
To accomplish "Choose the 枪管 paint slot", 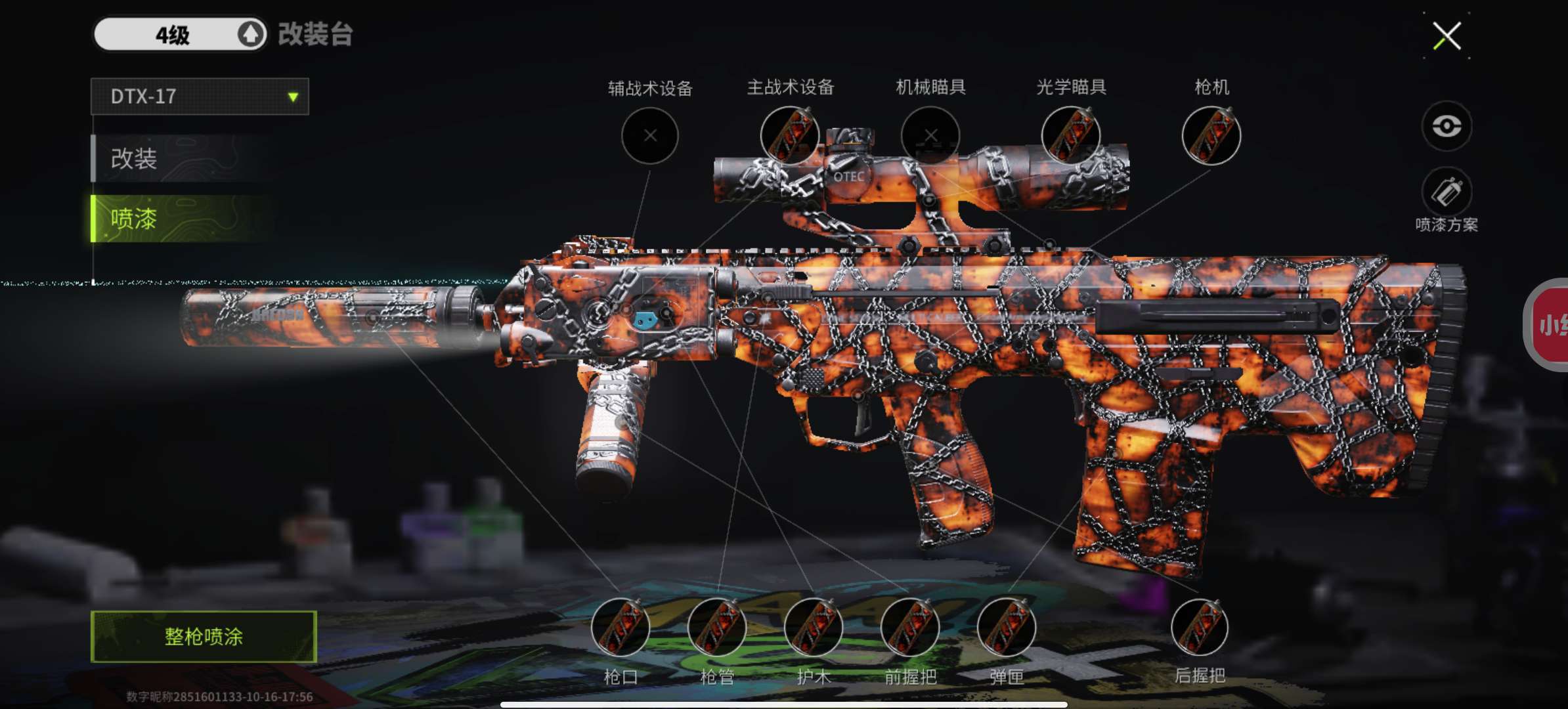I will point(717,628).
